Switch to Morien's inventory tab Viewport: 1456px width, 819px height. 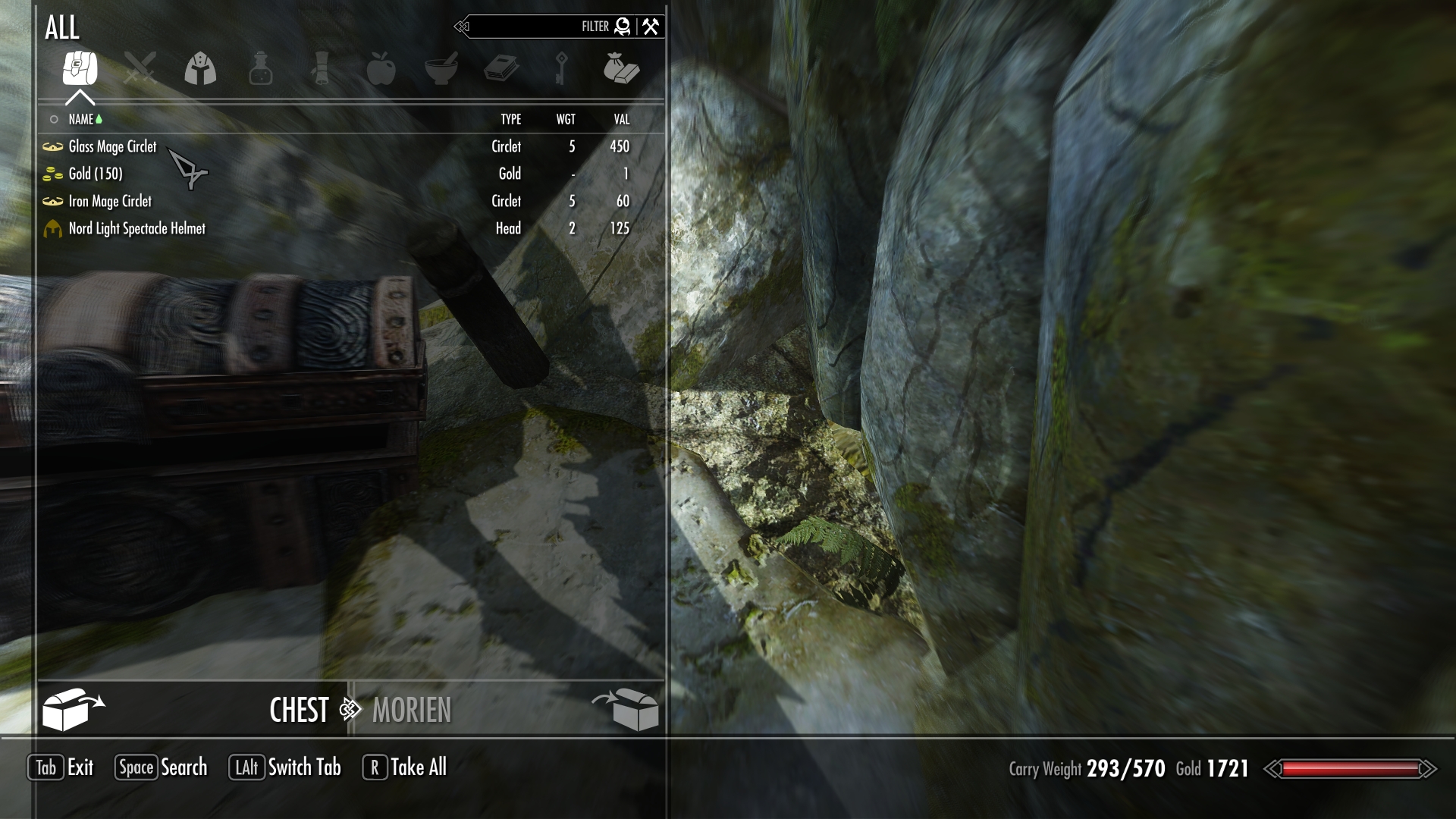(412, 710)
